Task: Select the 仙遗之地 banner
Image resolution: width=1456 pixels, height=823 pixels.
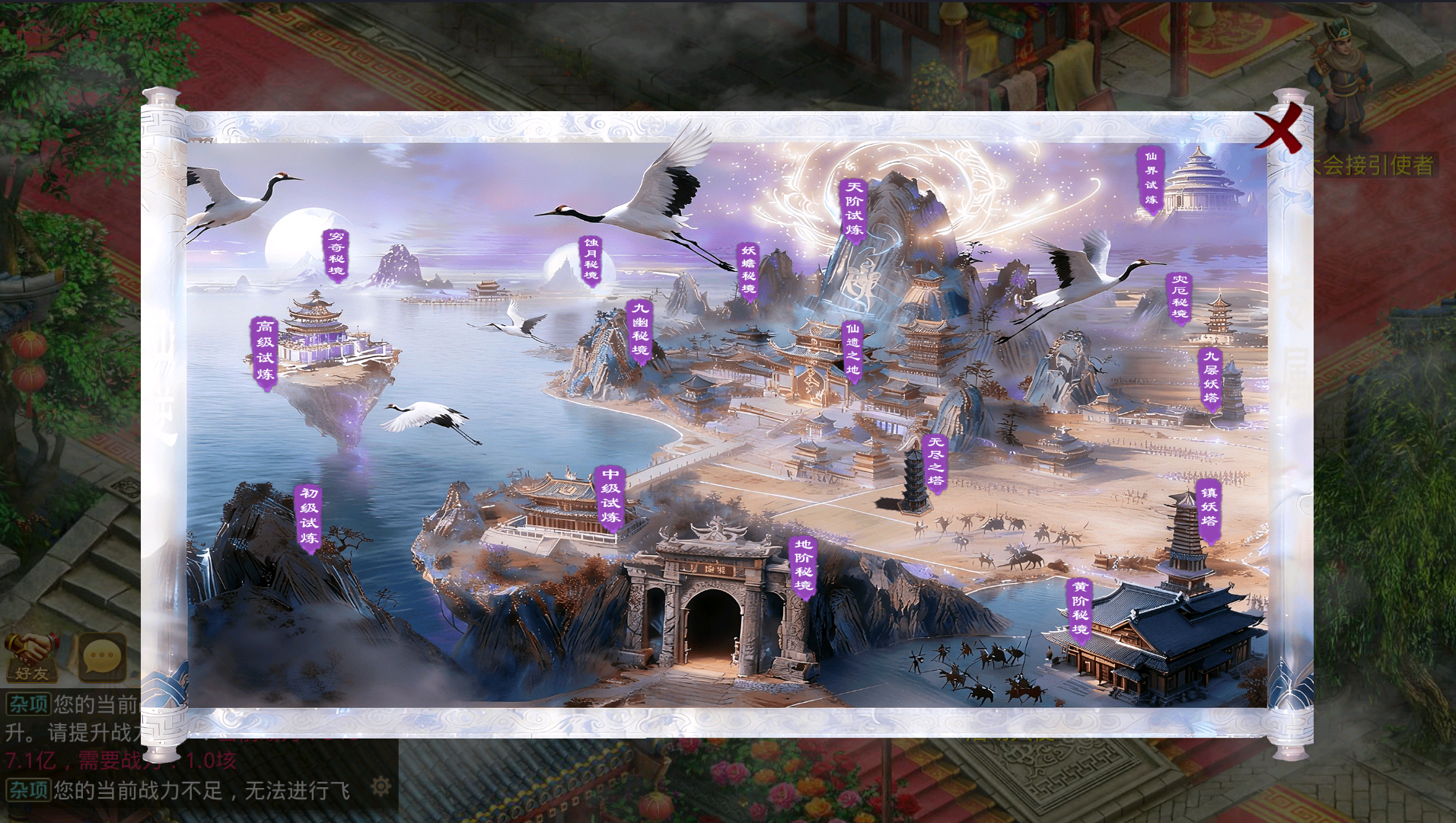Action: [852, 349]
